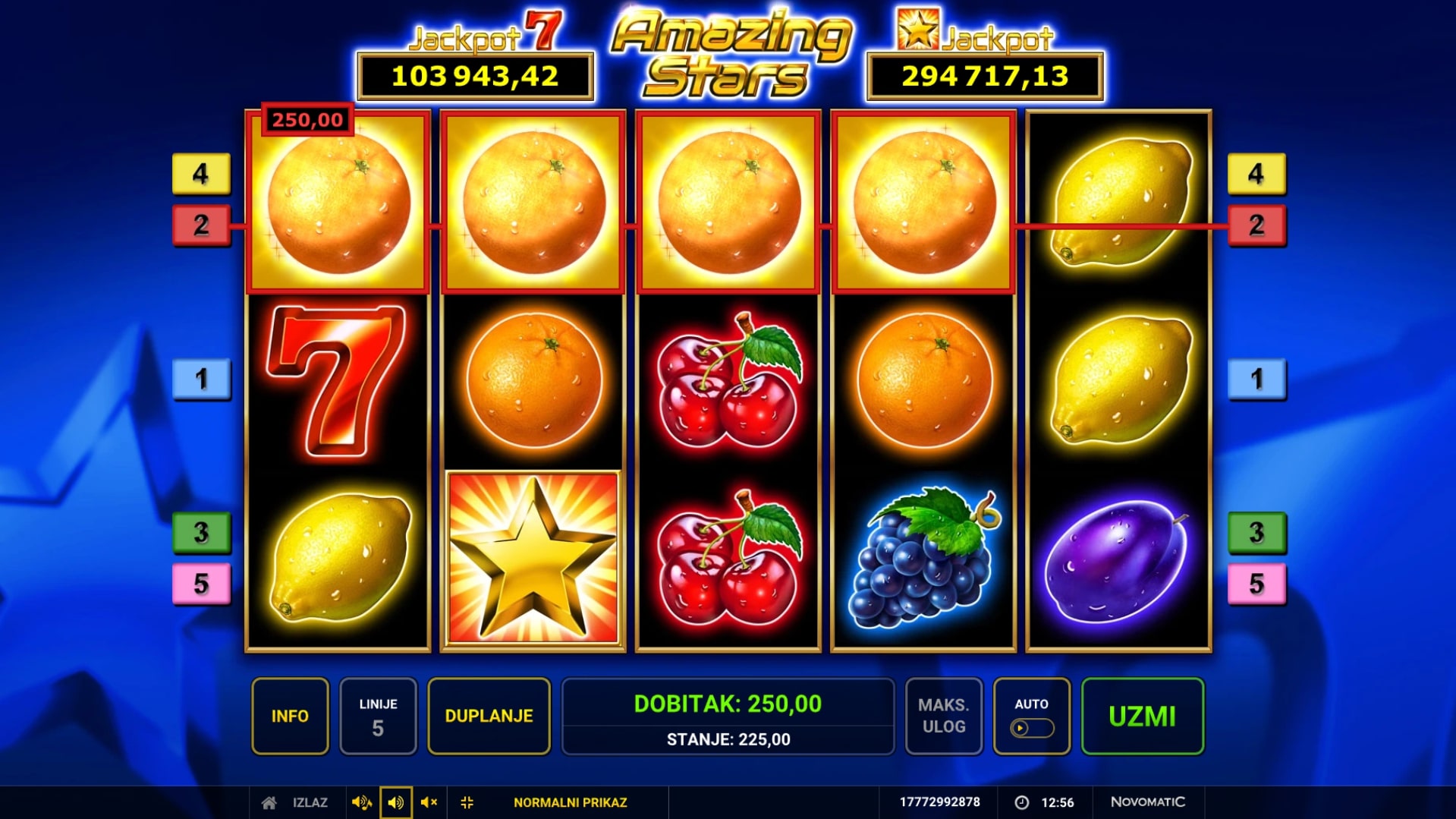Select the yellow line 4 marker on left

coord(201,174)
